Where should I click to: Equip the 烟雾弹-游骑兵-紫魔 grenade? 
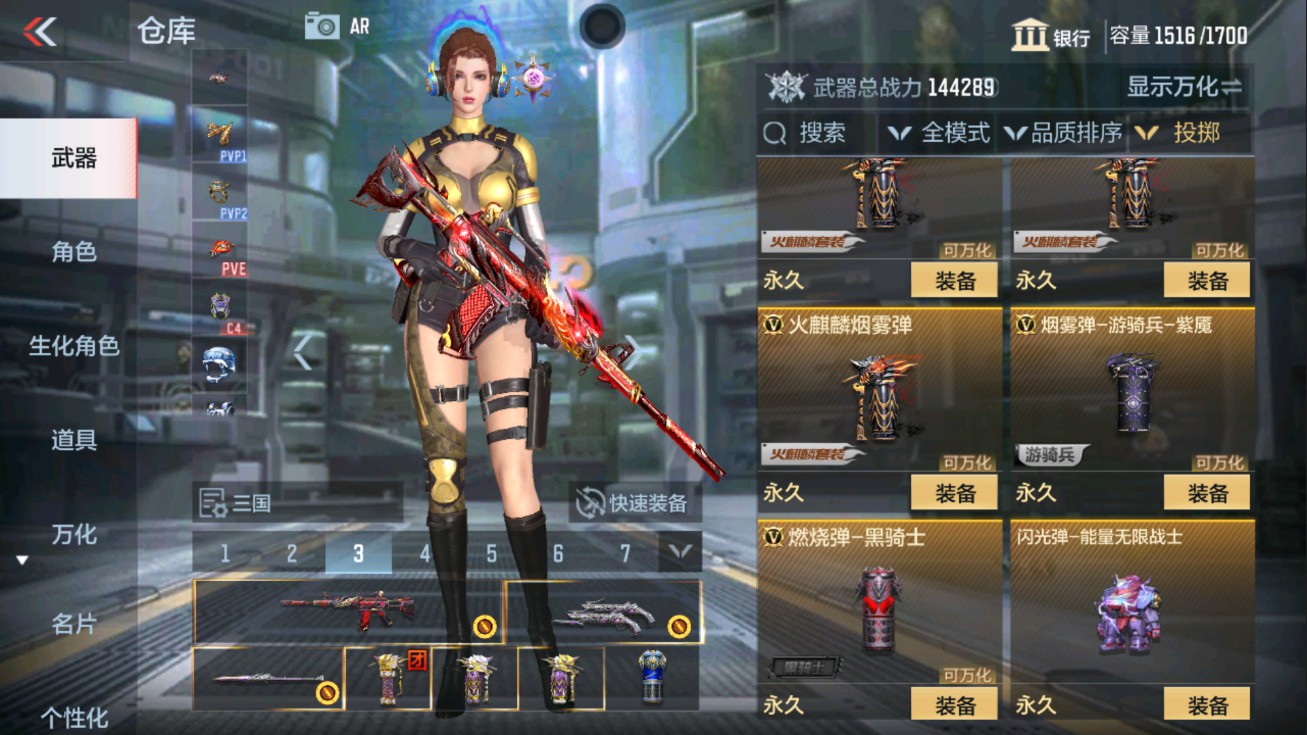pos(1209,491)
